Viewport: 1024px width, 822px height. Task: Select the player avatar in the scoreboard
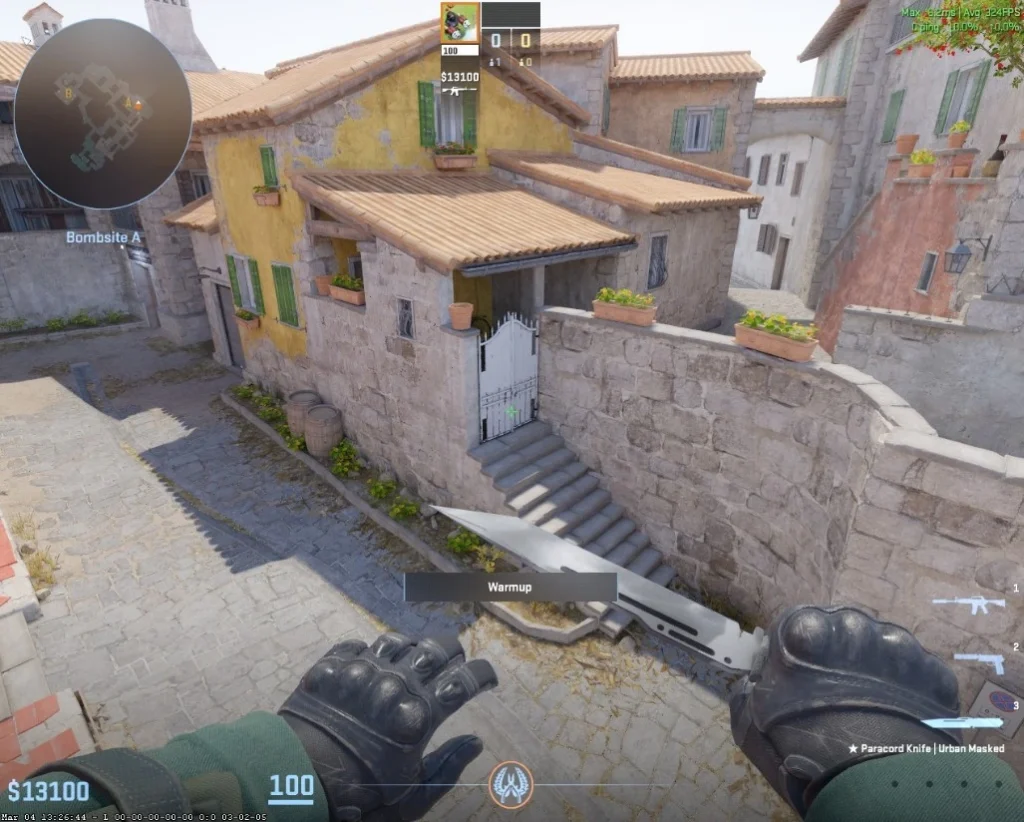[460, 23]
